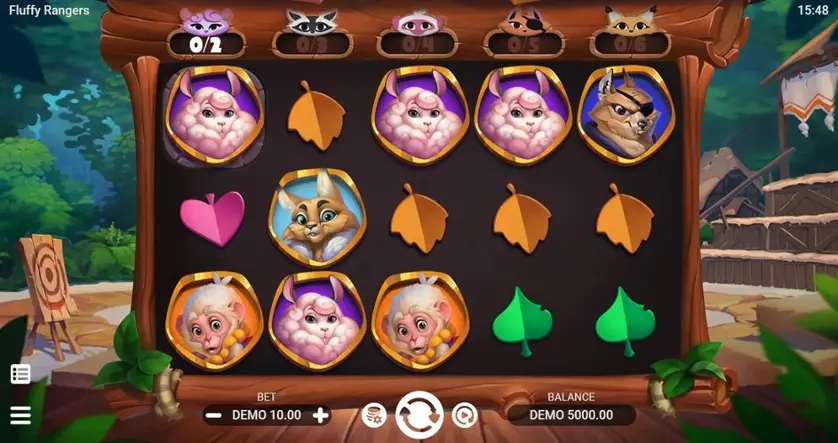Activate the autoplay button

(x=464, y=415)
